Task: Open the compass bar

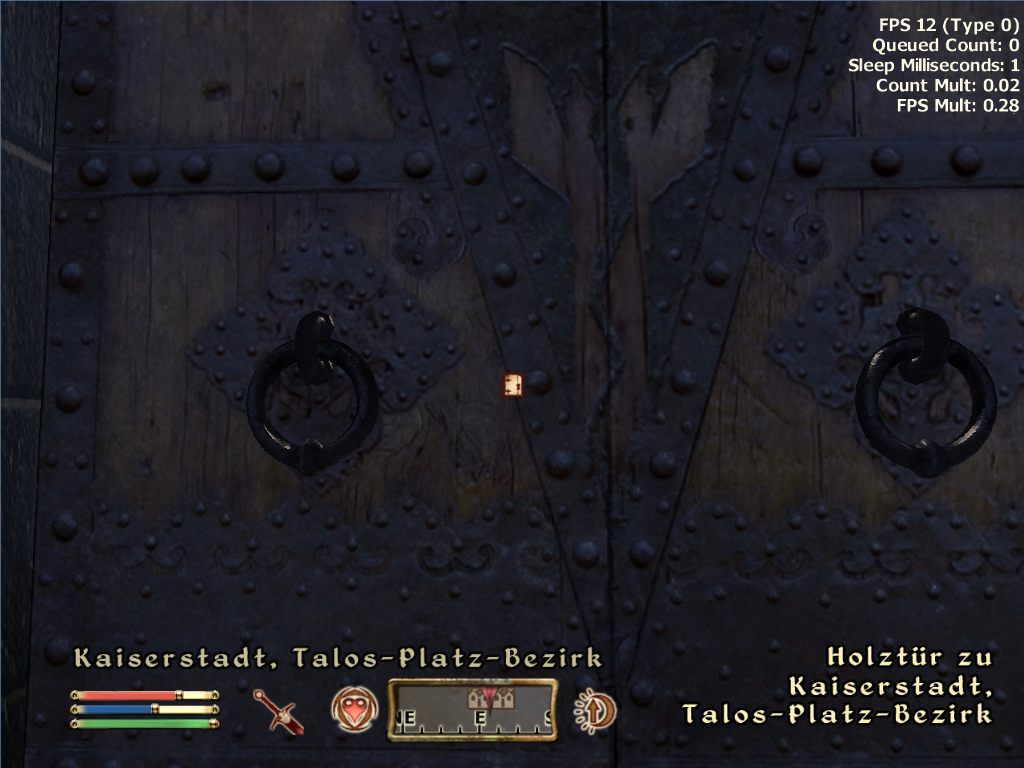Action: (472, 710)
